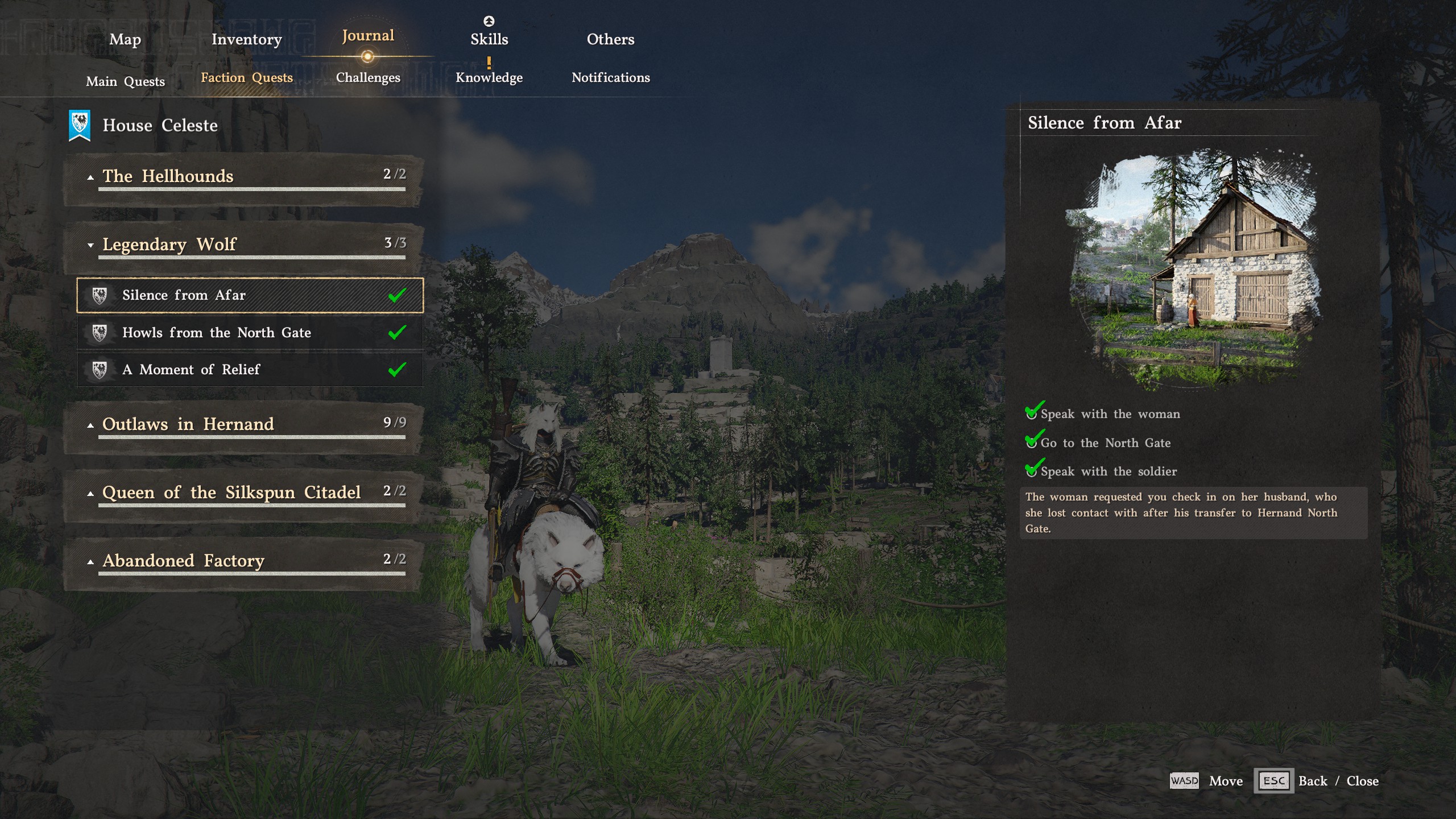Image resolution: width=1456 pixels, height=819 pixels.
Task: Click the 9/9 progress counter on Outlaws in Hernand
Action: (x=394, y=422)
